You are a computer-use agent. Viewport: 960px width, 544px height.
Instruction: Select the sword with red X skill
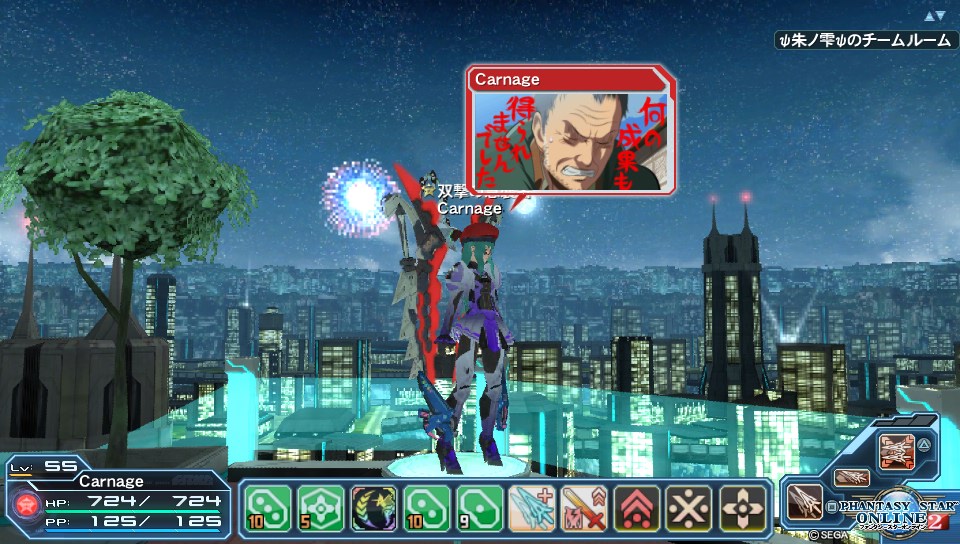(x=584, y=509)
